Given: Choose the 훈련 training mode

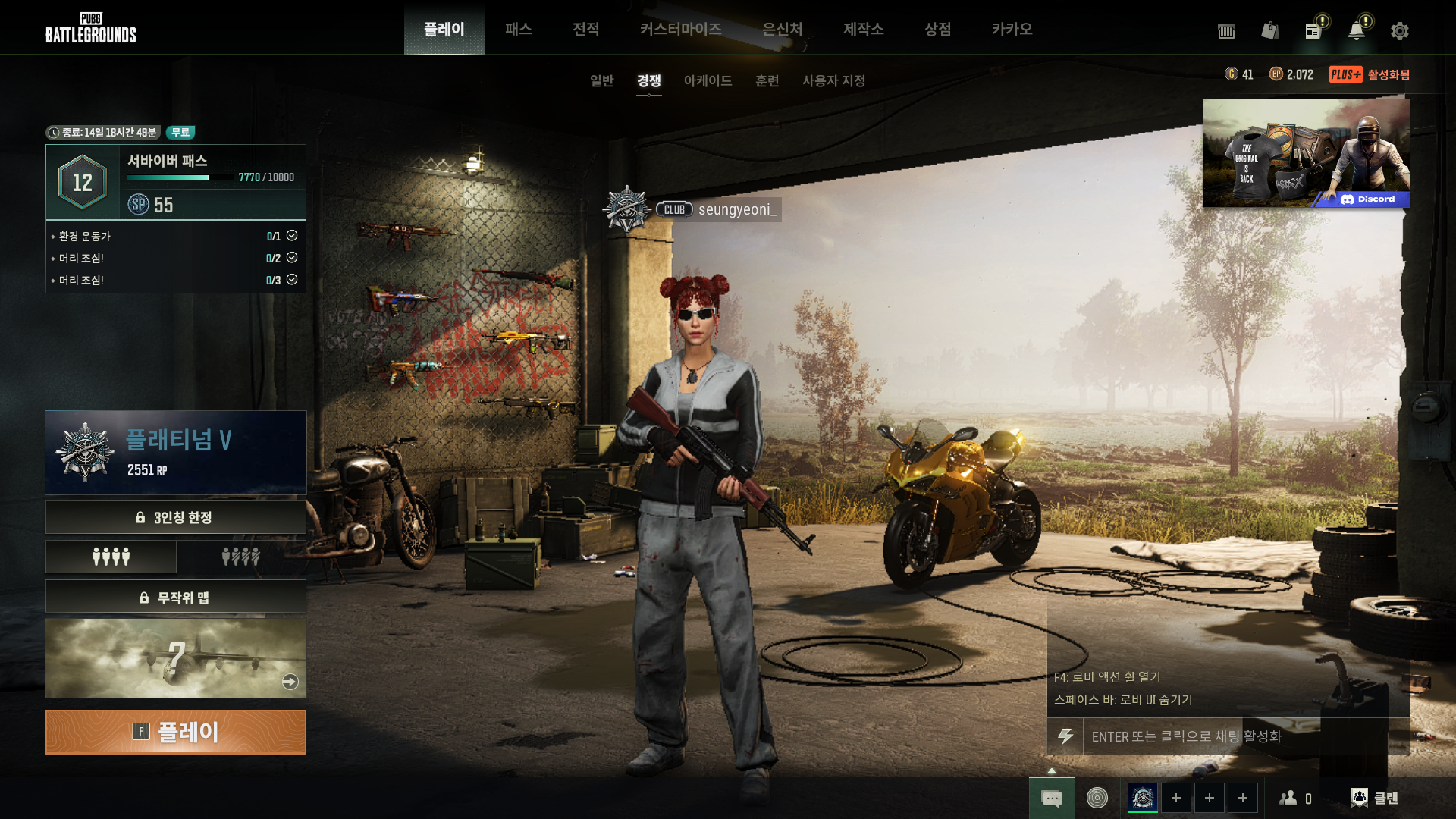Looking at the screenshot, I should [x=767, y=80].
